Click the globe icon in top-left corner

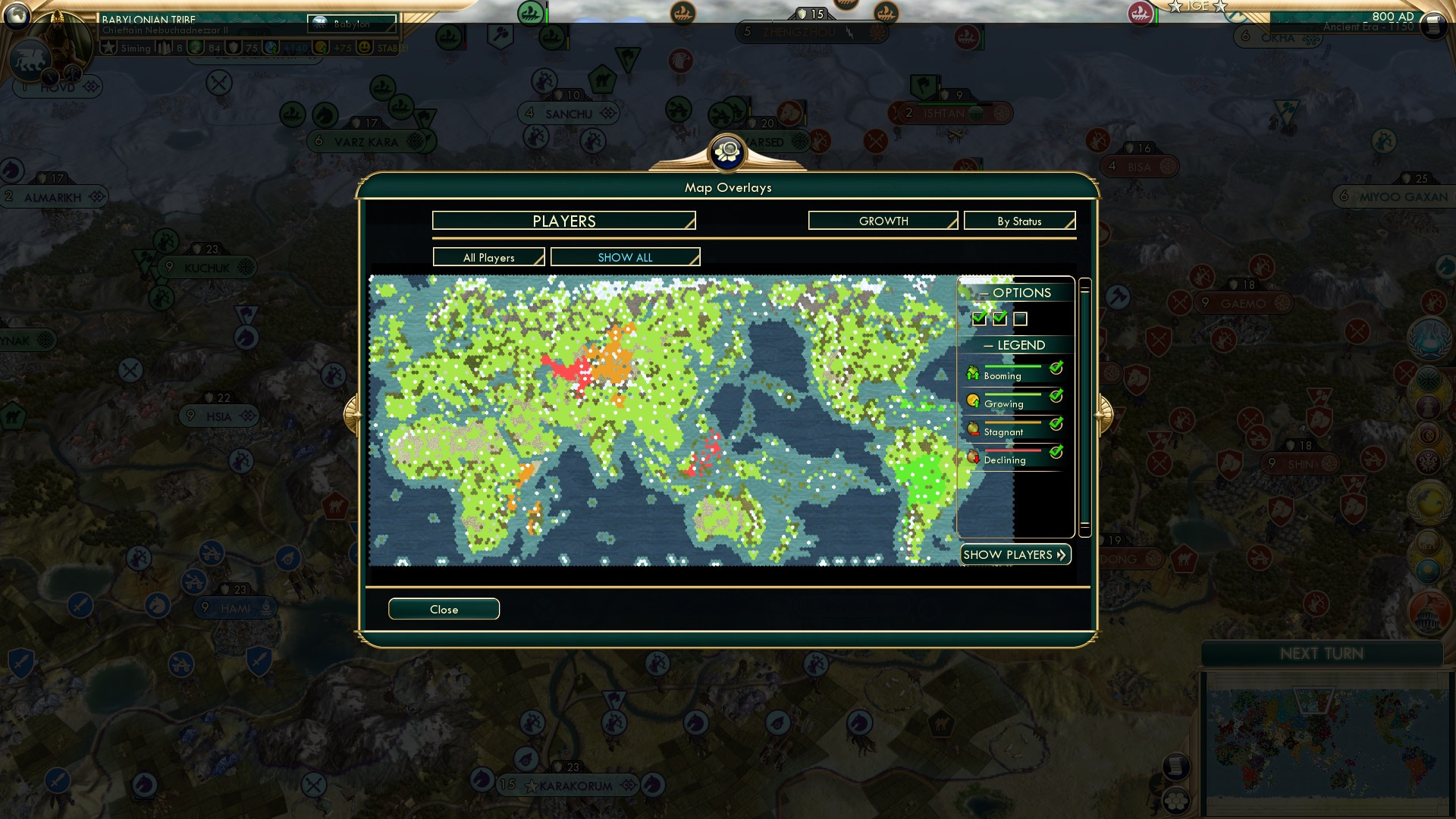click(17, 17)
